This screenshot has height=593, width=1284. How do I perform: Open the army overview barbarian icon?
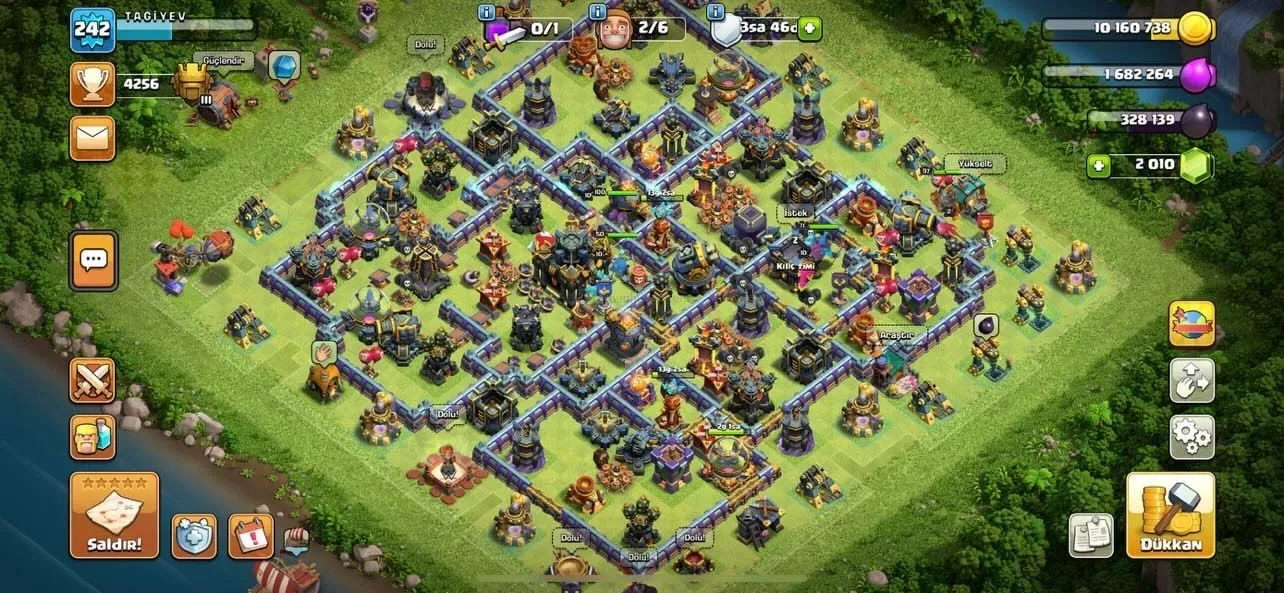tap(92, 437)
